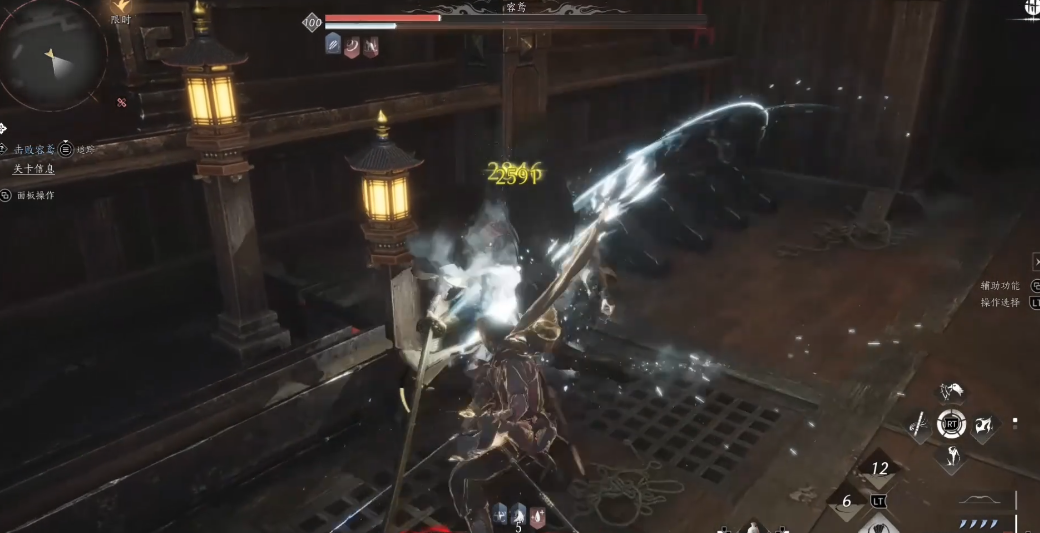
Task: Click the 击败容鸢 objective tracker
Action: (34, 149)
